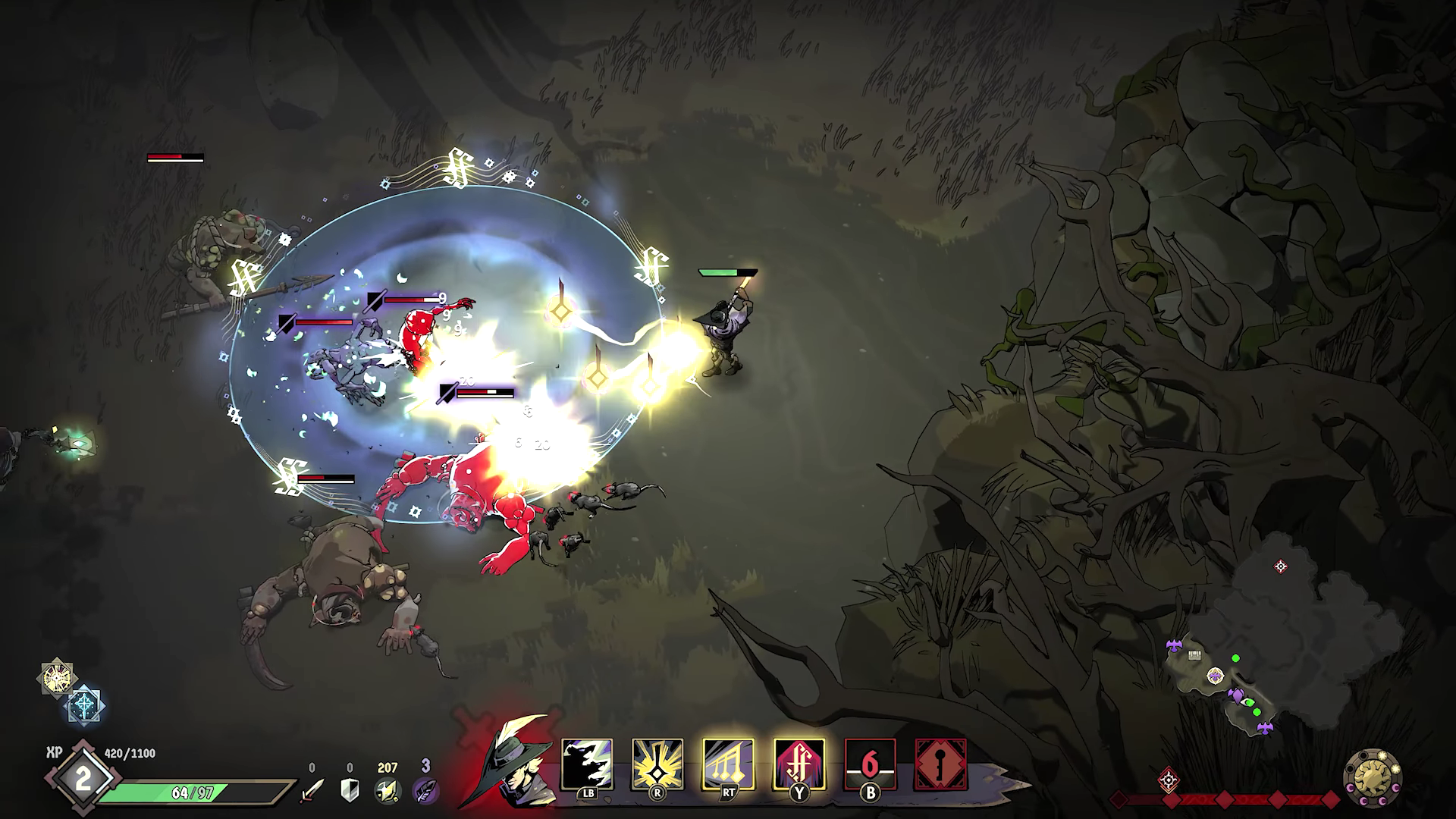Screen dimensions: 1456x819
Task: Cast the red fortissimo rune ability
Action: click(799, 764)
